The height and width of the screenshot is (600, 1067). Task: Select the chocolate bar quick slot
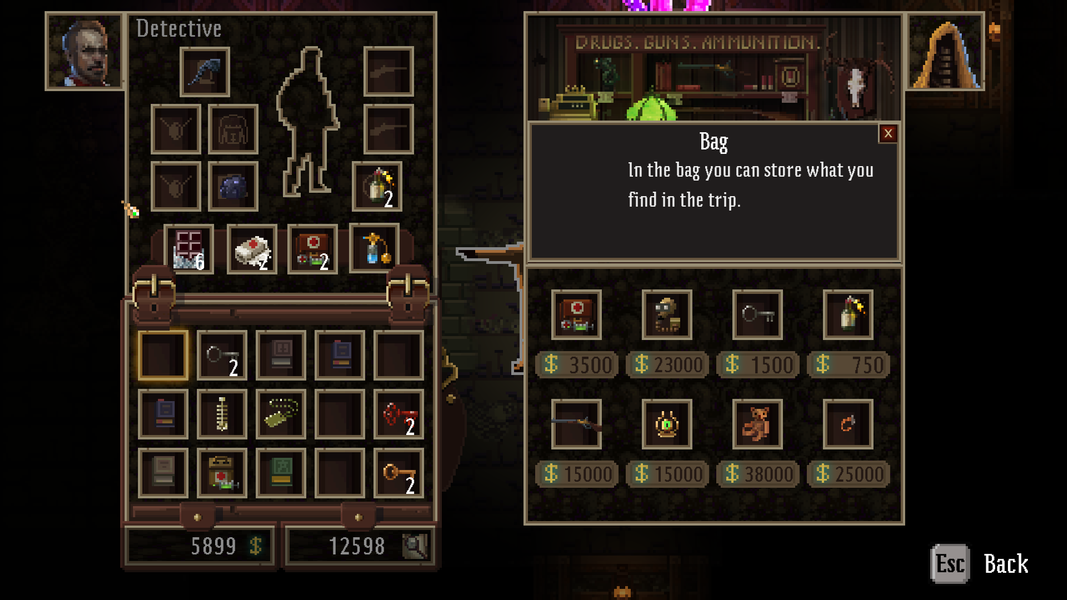point(189,250)
